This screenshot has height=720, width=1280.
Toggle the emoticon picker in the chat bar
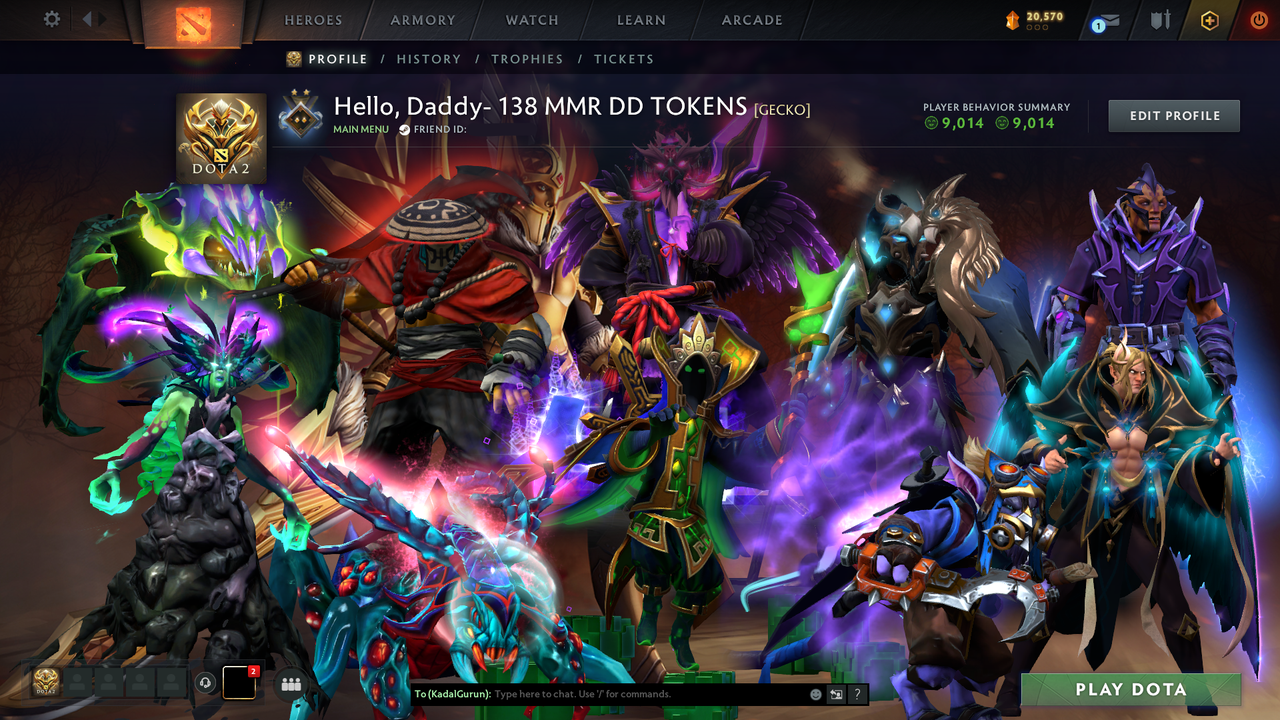point(815,693)
